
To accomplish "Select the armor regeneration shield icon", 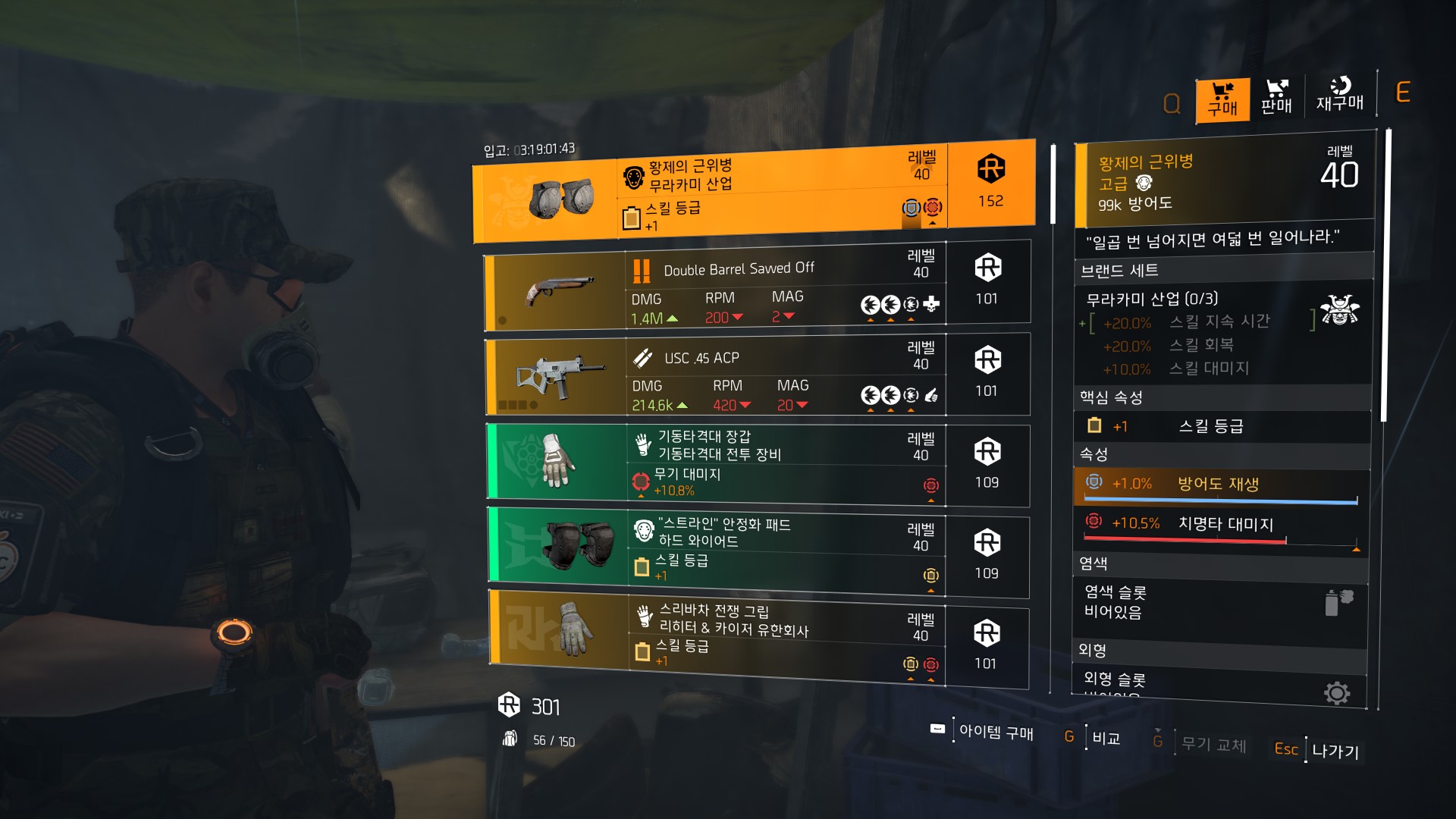I will [x=1093, y=482].
